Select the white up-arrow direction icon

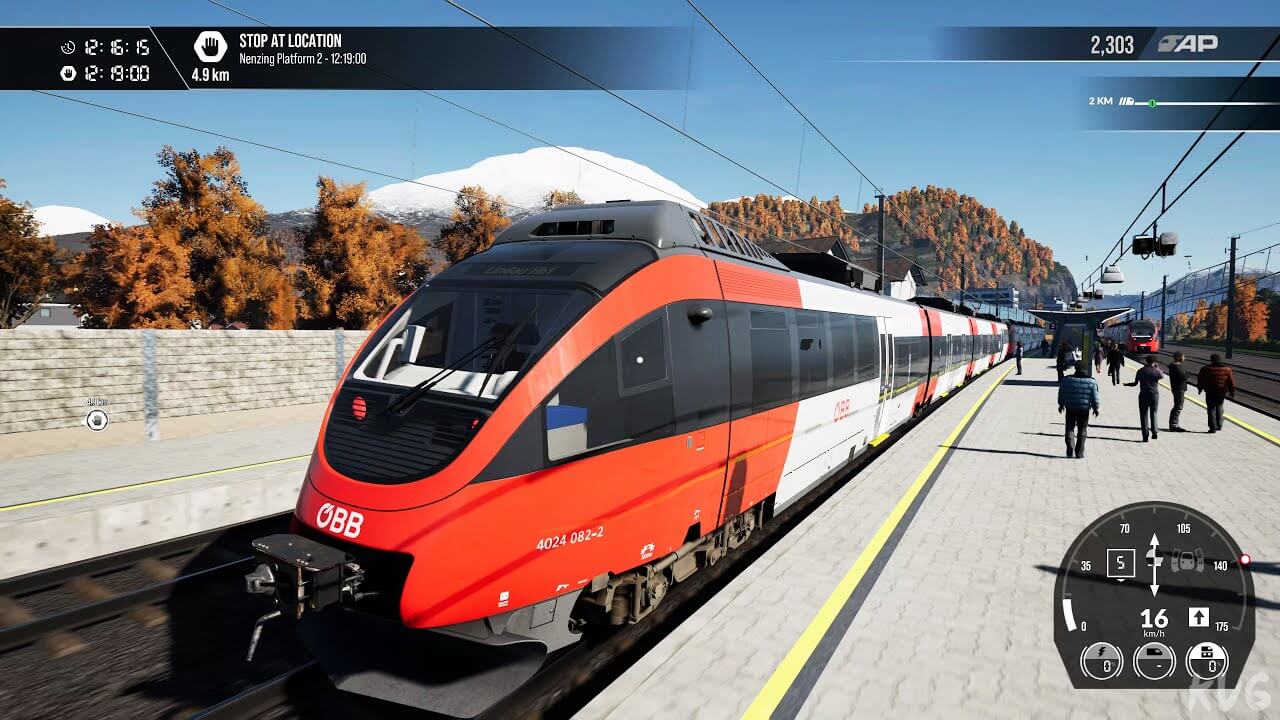(1198, 617)
